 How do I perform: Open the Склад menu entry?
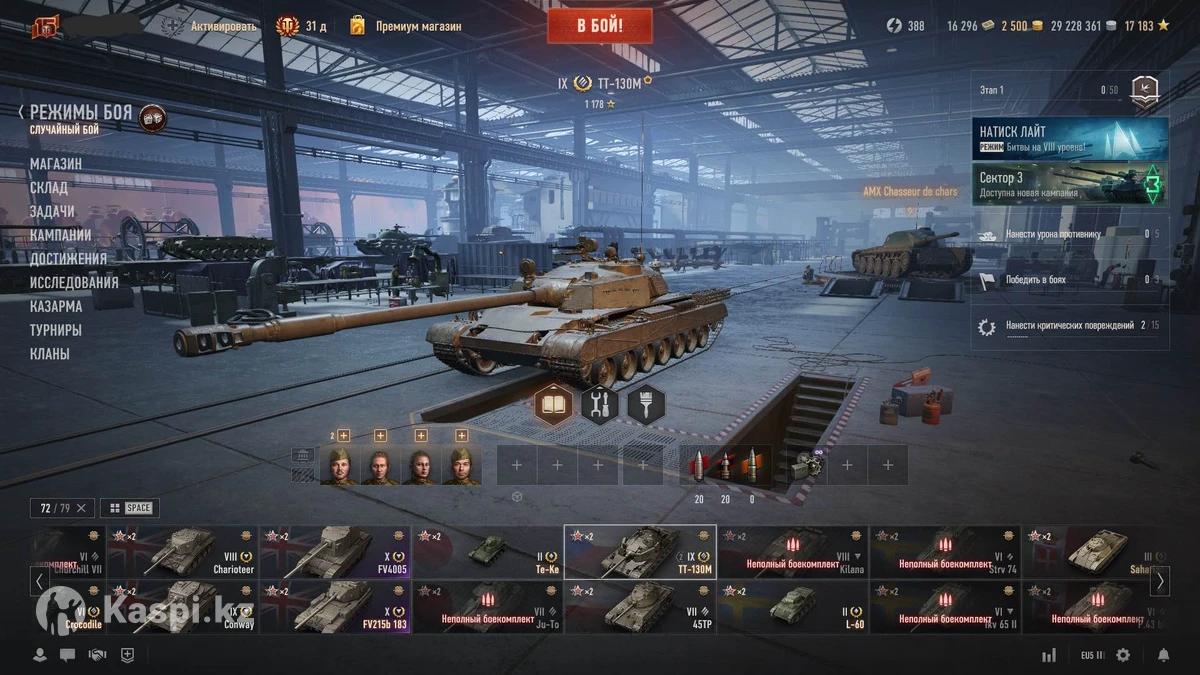point(49,188)
